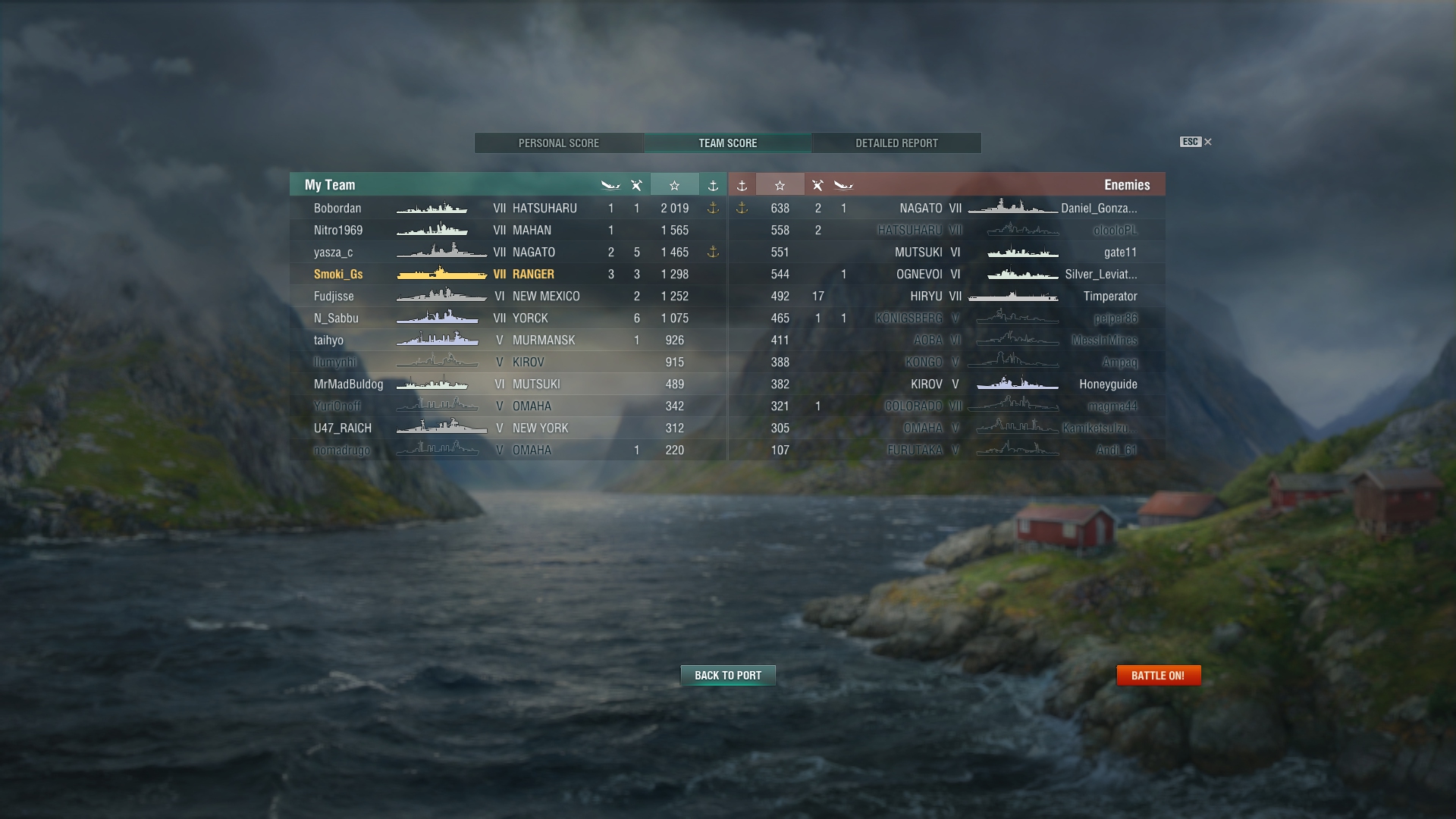Select Bobordan's Hatsuharu row

pos(508,209)
